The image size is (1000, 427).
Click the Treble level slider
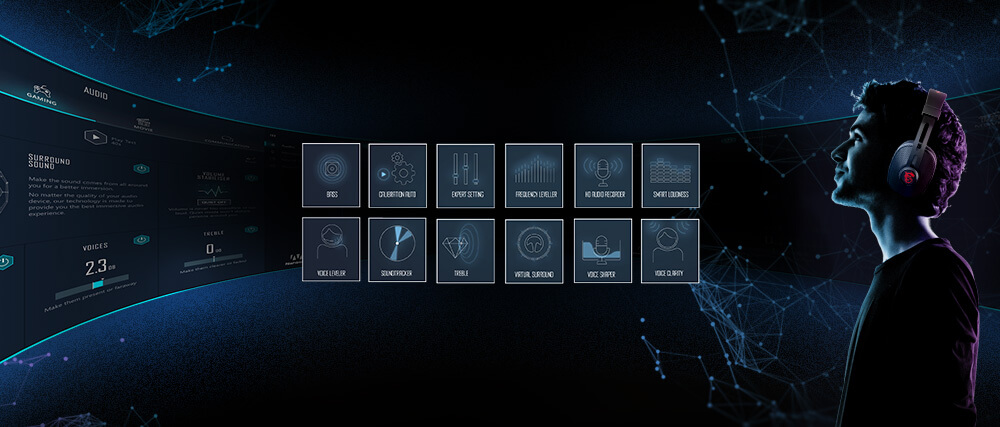pyautogui.click(x=213, y=263)
